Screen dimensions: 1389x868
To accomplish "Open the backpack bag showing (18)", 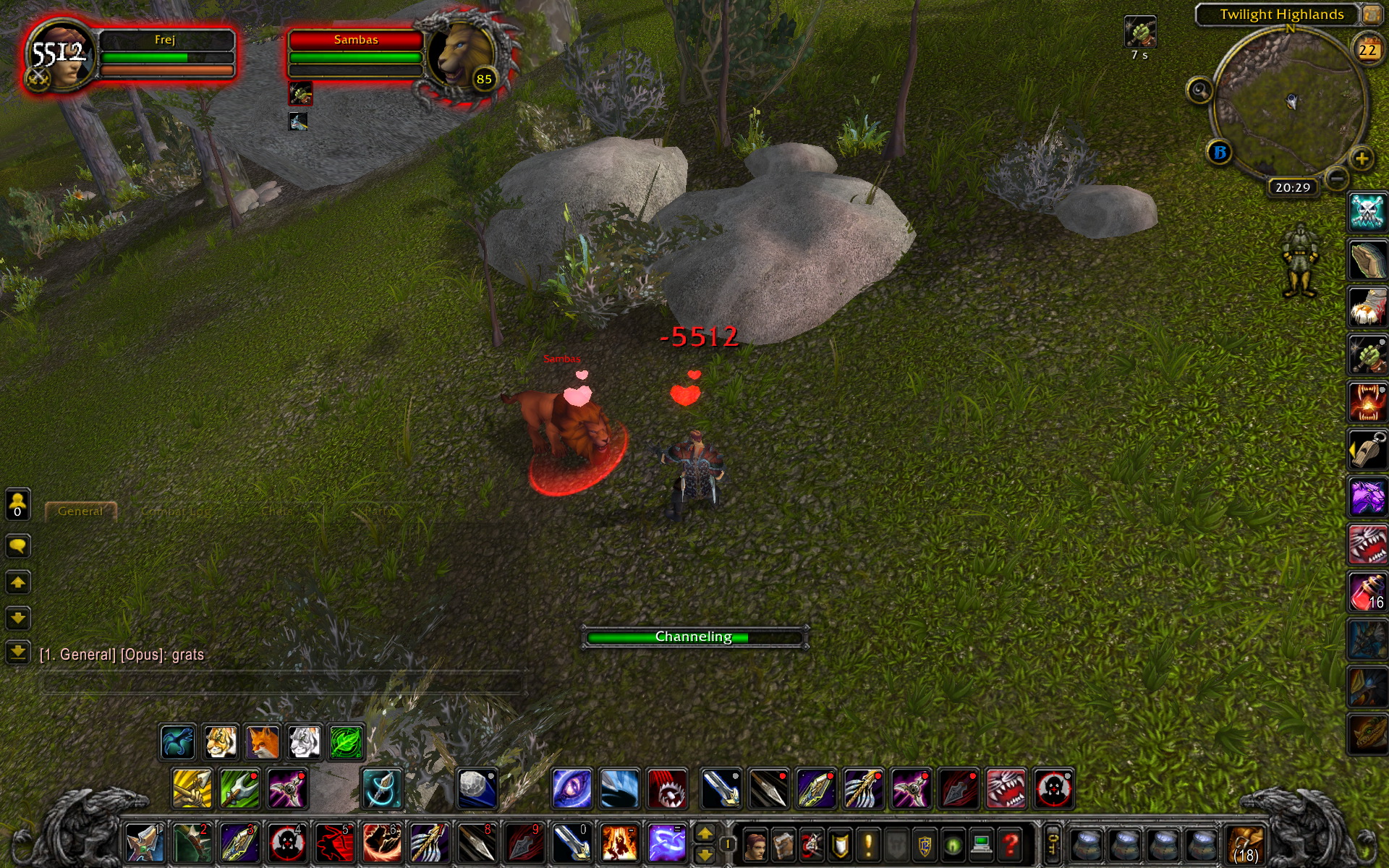I will (x=1245, y=844).
